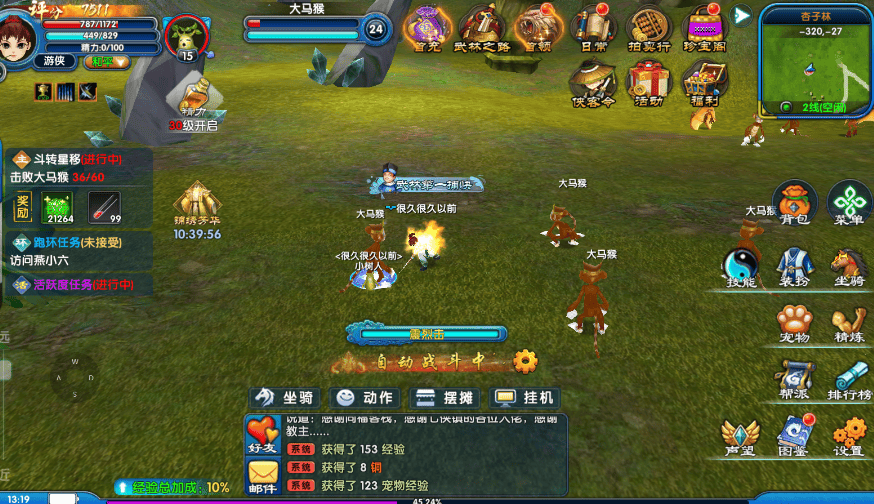Open the 活动 gift box events
This screenshot has width=874, height=504.
pyautogui.click(x=648, y=82)
